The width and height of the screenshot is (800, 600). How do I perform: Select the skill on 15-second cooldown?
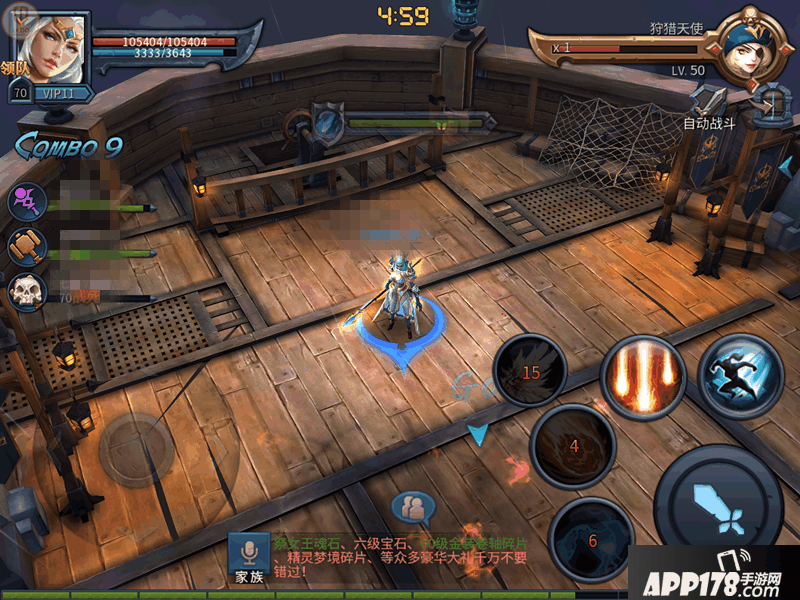point(531,372)
